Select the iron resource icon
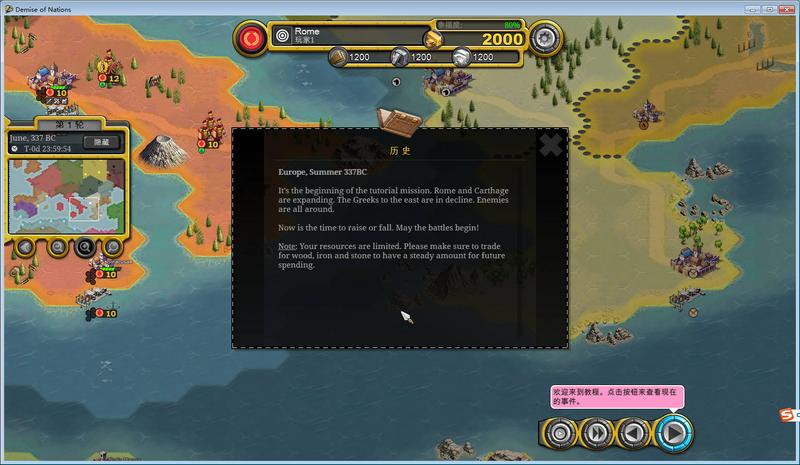The width and height of the screenshot is (800, 465). [400, 57]
